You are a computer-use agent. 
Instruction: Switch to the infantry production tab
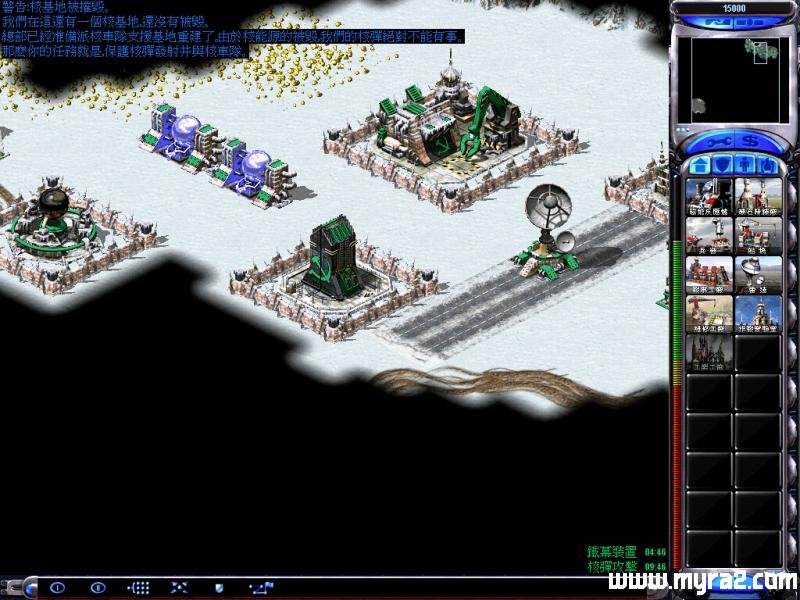pyautogui.click(x=744, y=164)
